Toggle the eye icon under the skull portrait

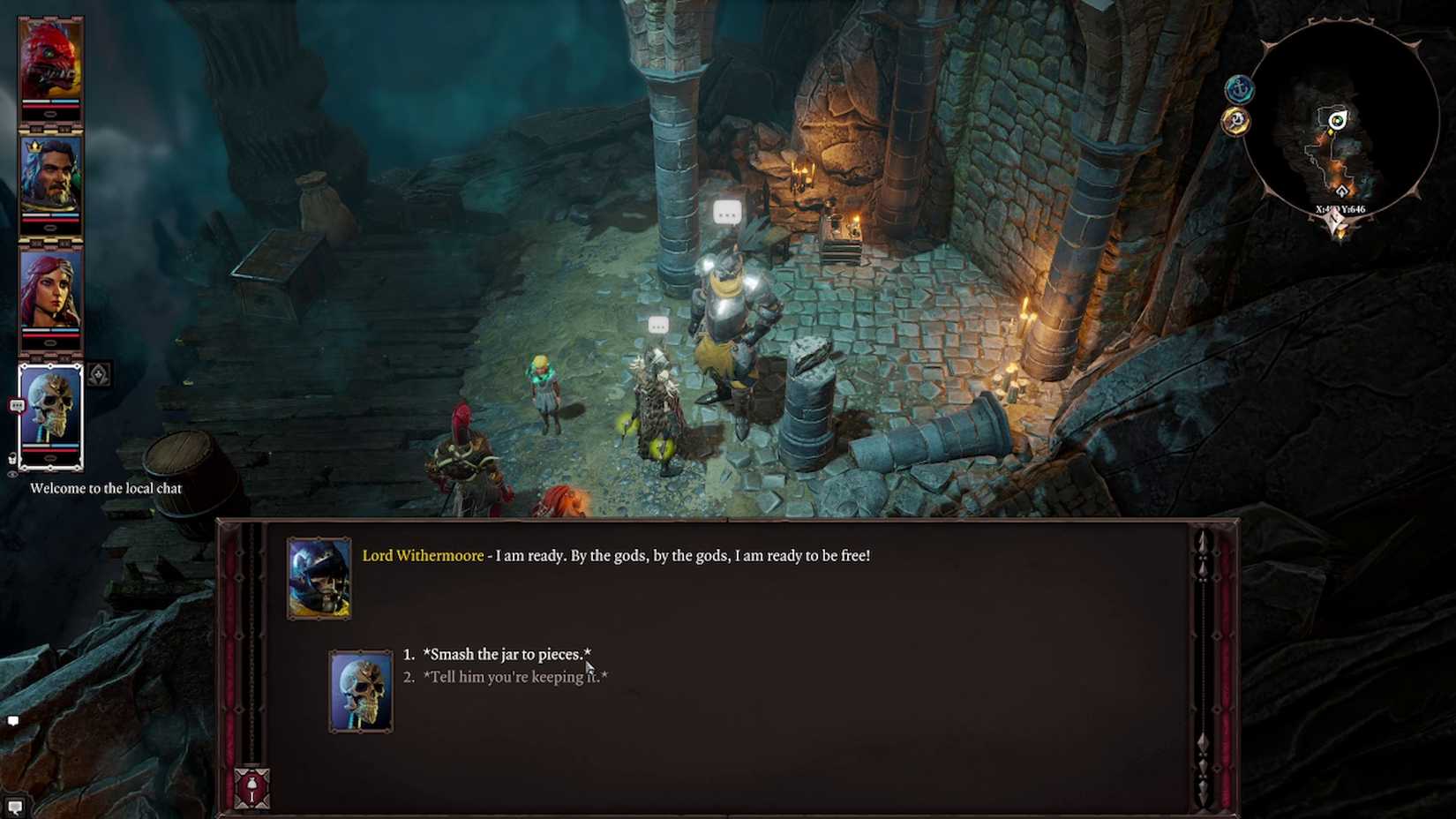pyautogui.click(x=12, y=474)
